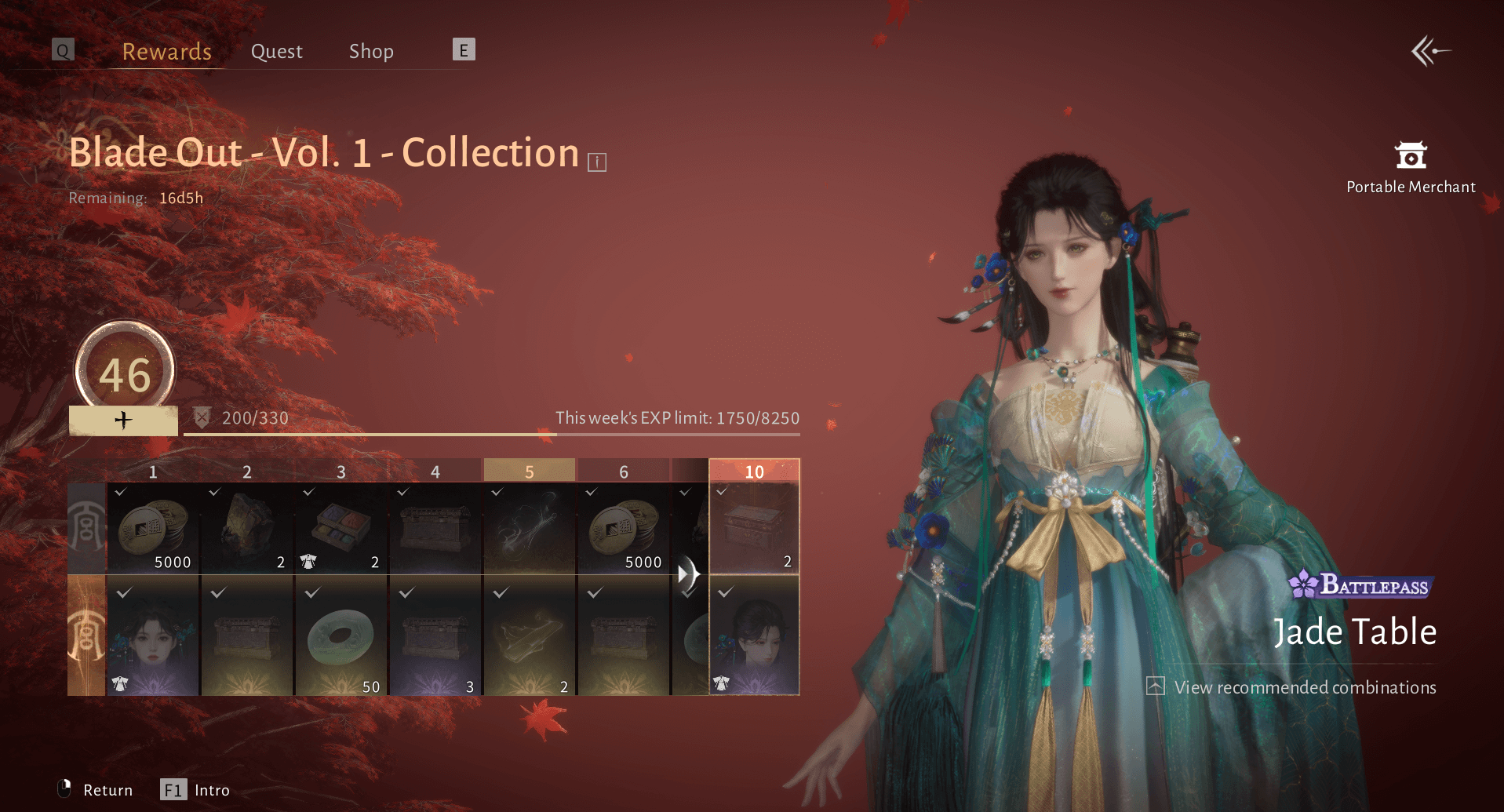The height and width of the screenshot is (812, 1504).
Task: Click the info icon beside the Collection title
Action: (x=598, y=161)
